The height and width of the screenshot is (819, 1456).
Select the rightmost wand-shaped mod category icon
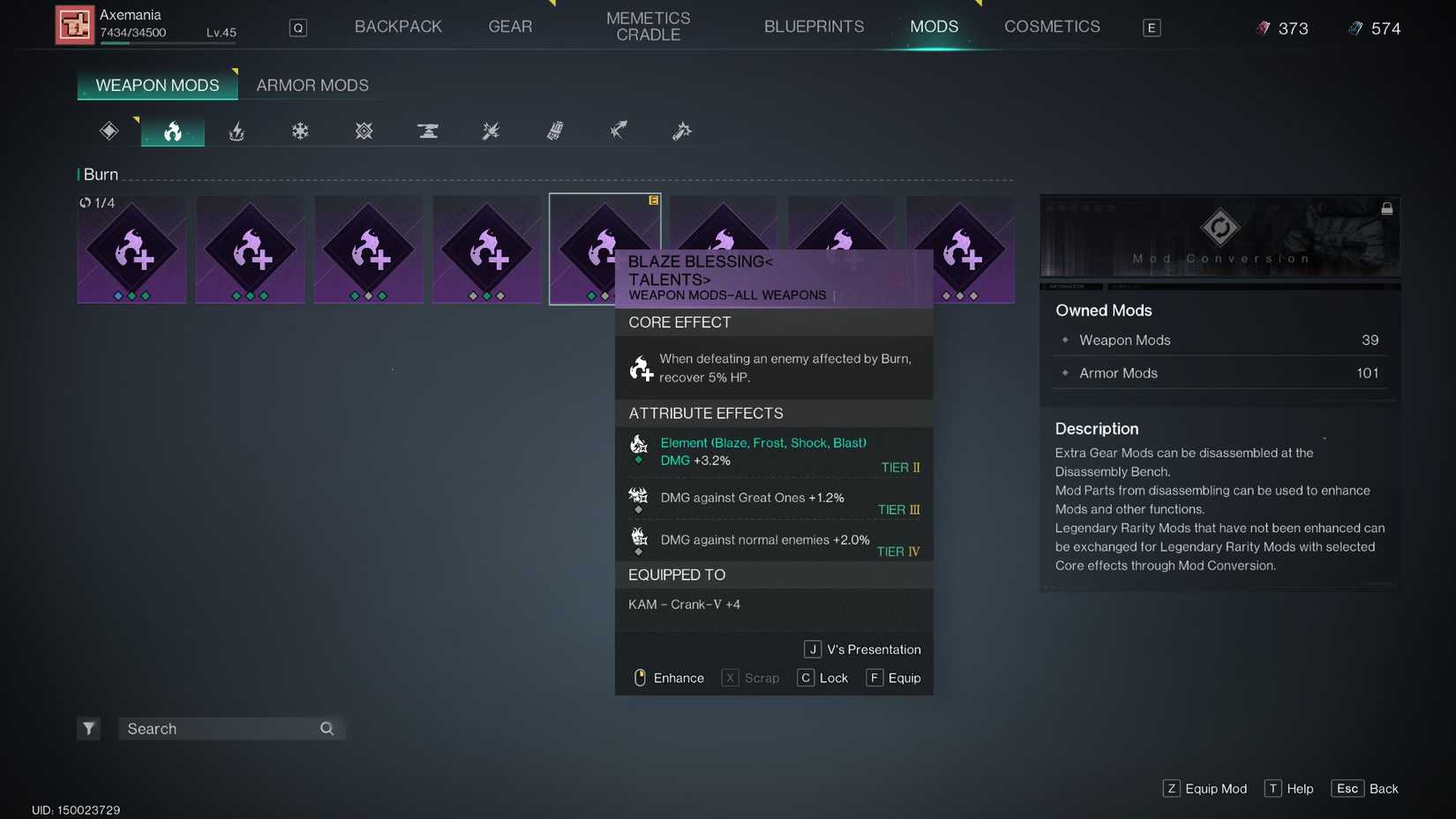click(681, 131)
